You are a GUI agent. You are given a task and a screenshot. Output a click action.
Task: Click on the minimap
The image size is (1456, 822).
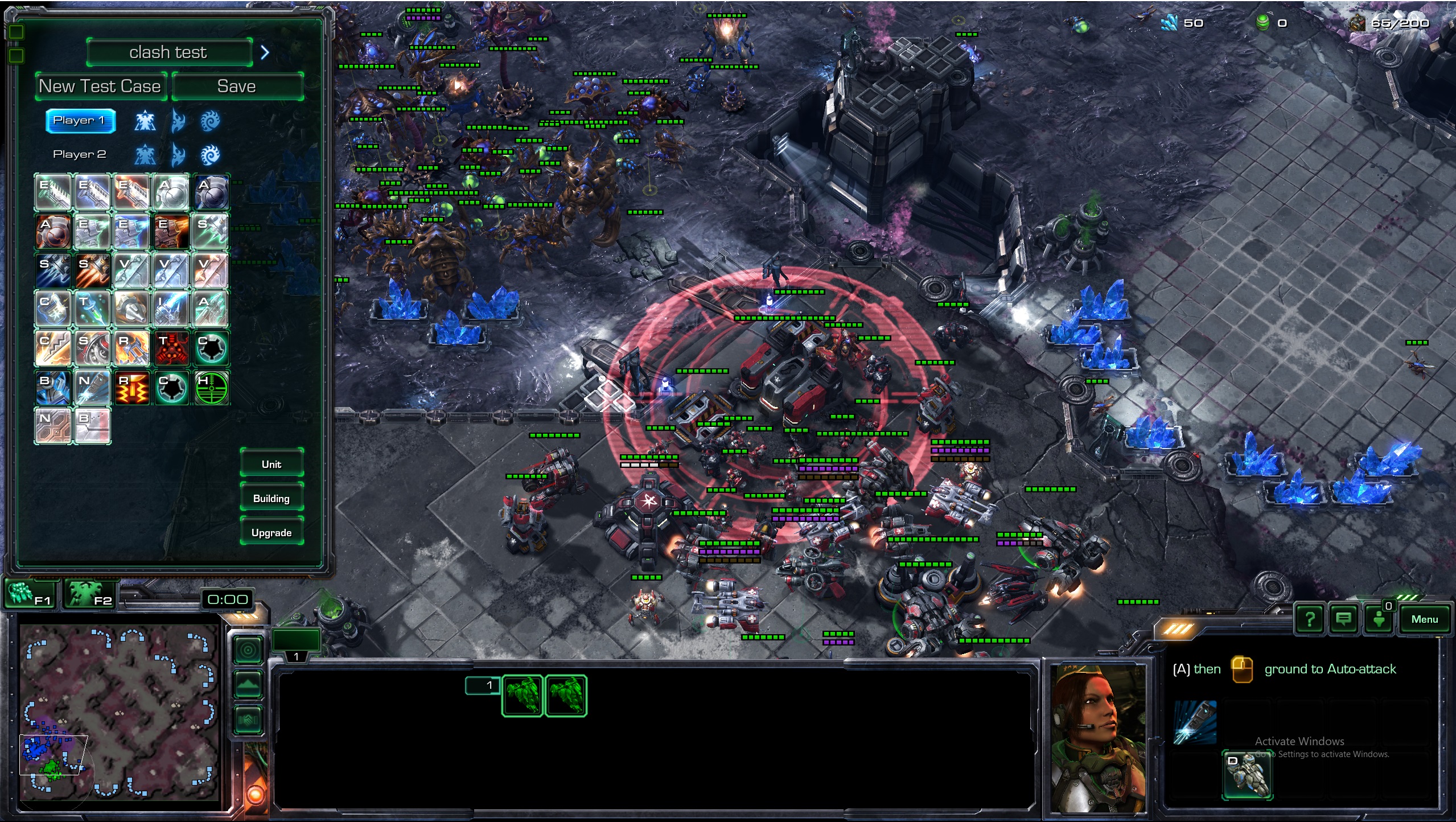120,712
